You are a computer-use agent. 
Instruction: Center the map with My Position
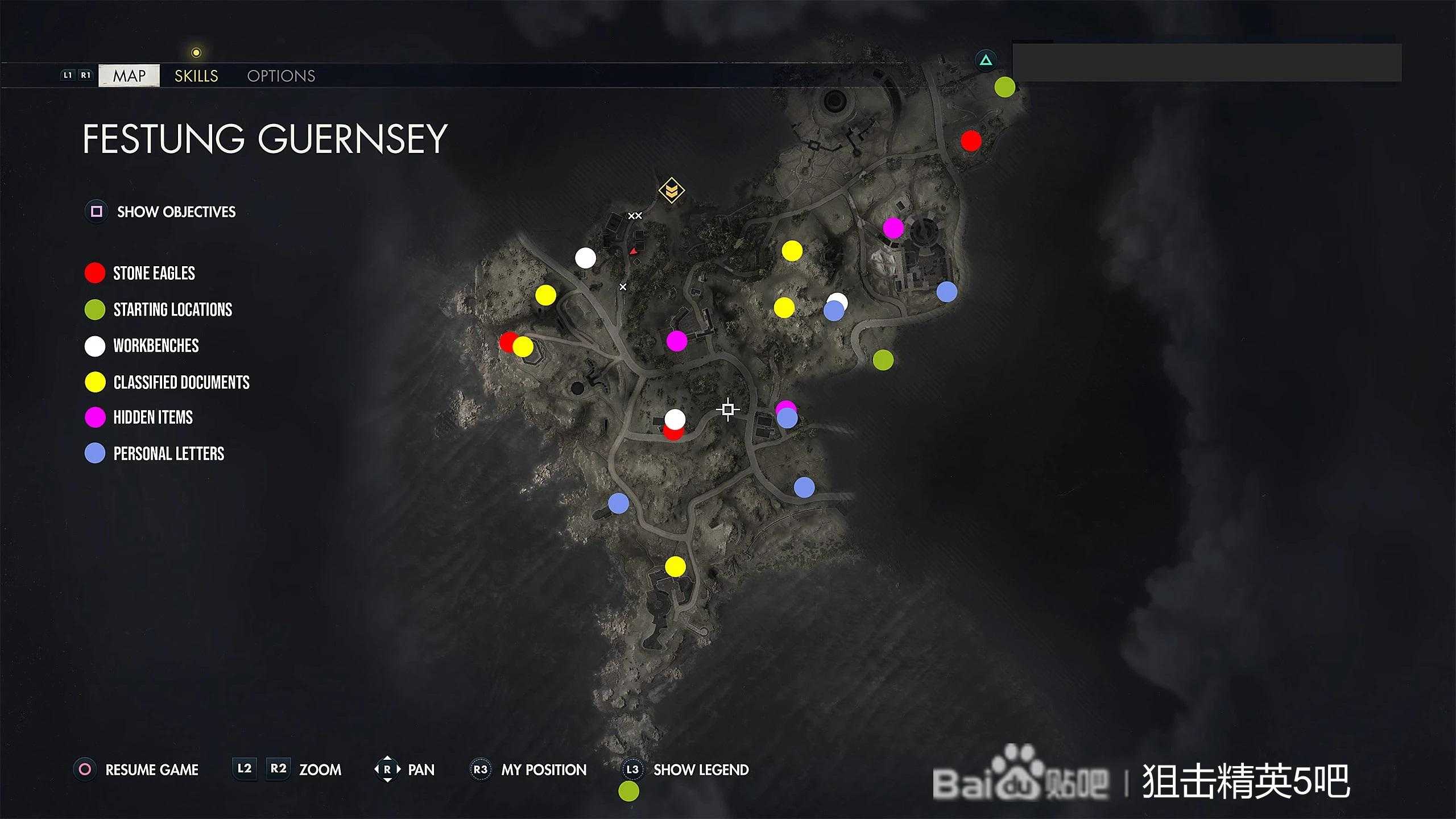[543, 770]
